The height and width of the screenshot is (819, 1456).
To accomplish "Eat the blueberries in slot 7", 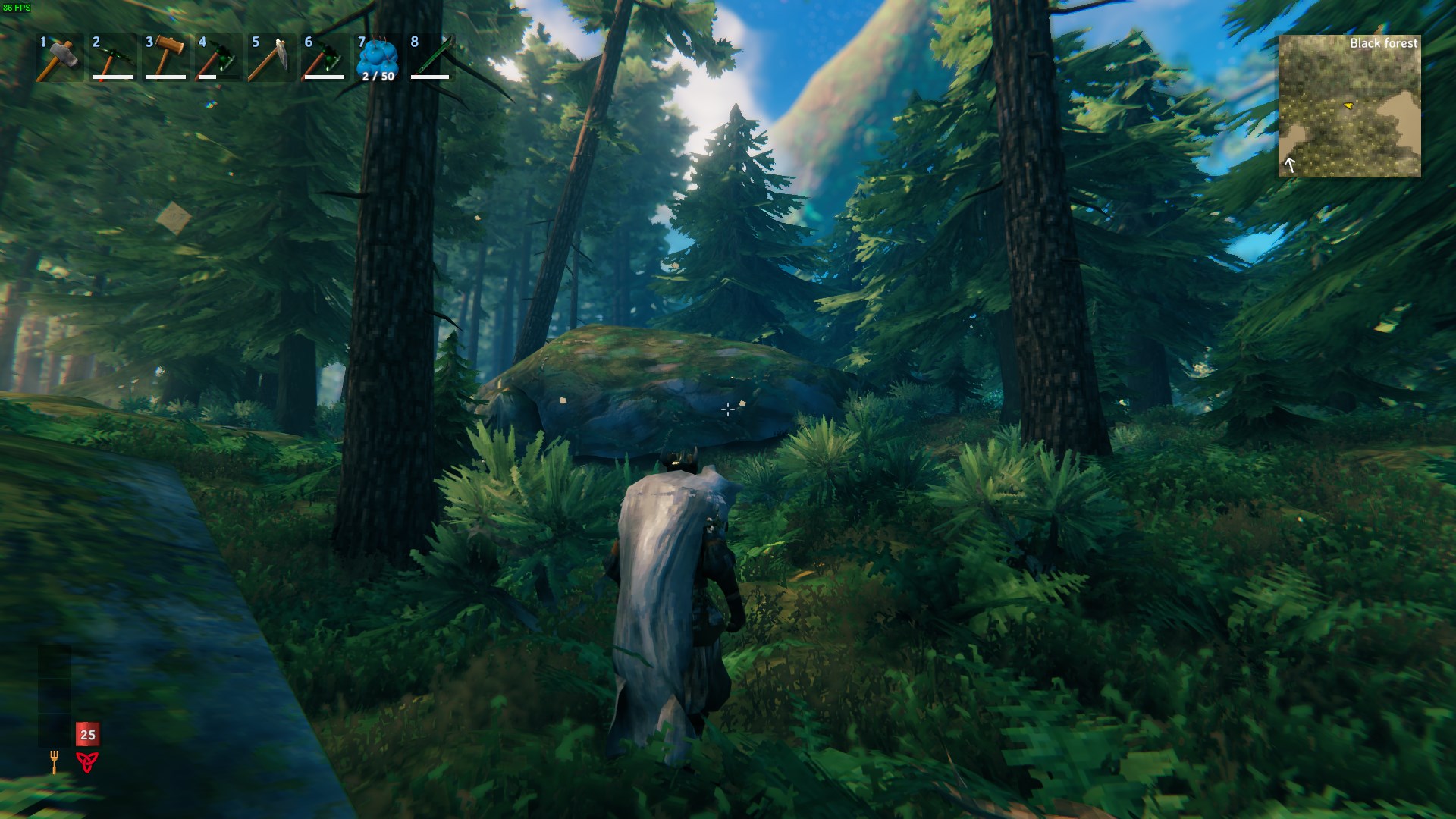I will click(378, 58).
